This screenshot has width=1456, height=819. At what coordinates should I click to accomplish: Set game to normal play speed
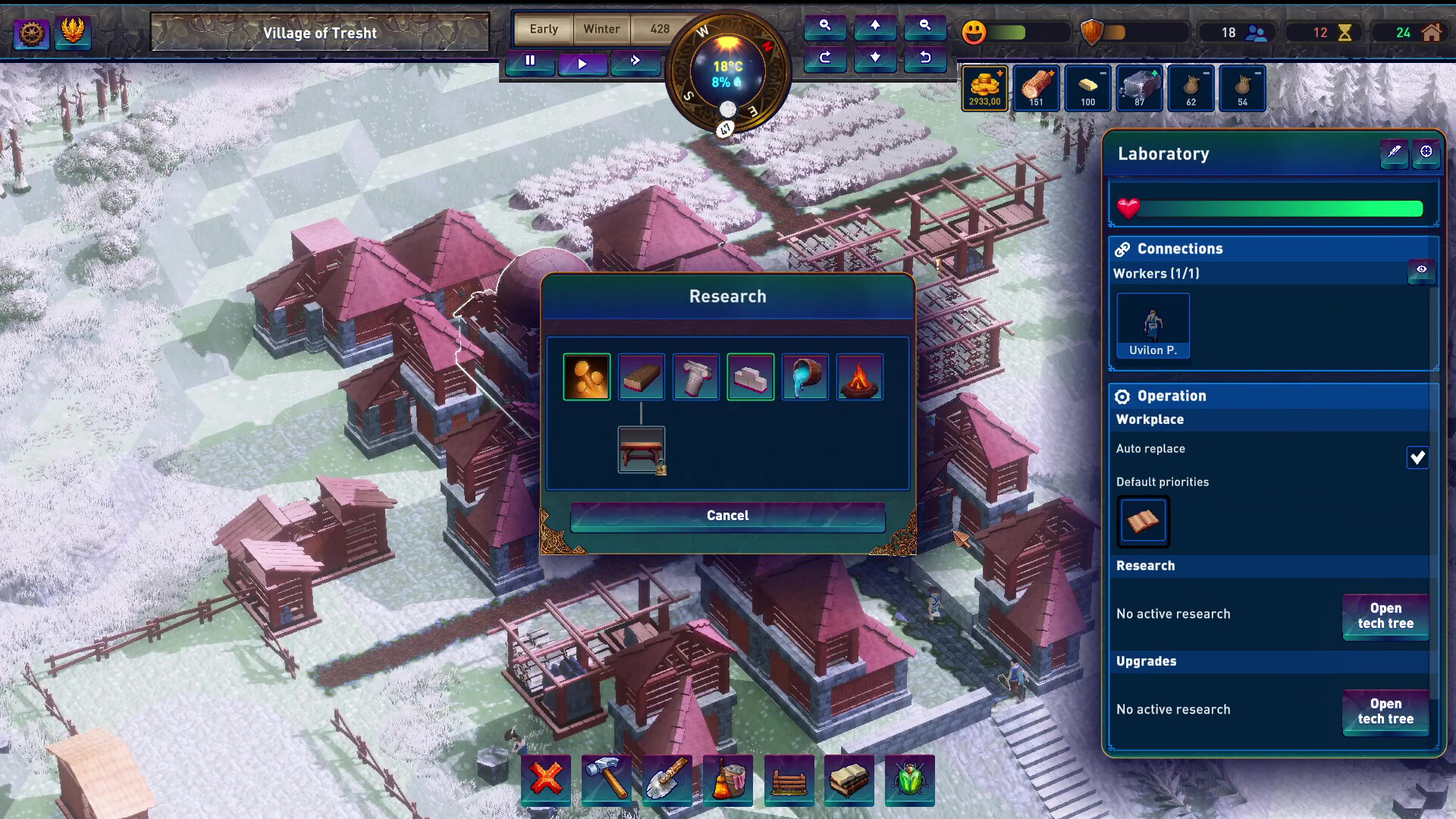582,63
